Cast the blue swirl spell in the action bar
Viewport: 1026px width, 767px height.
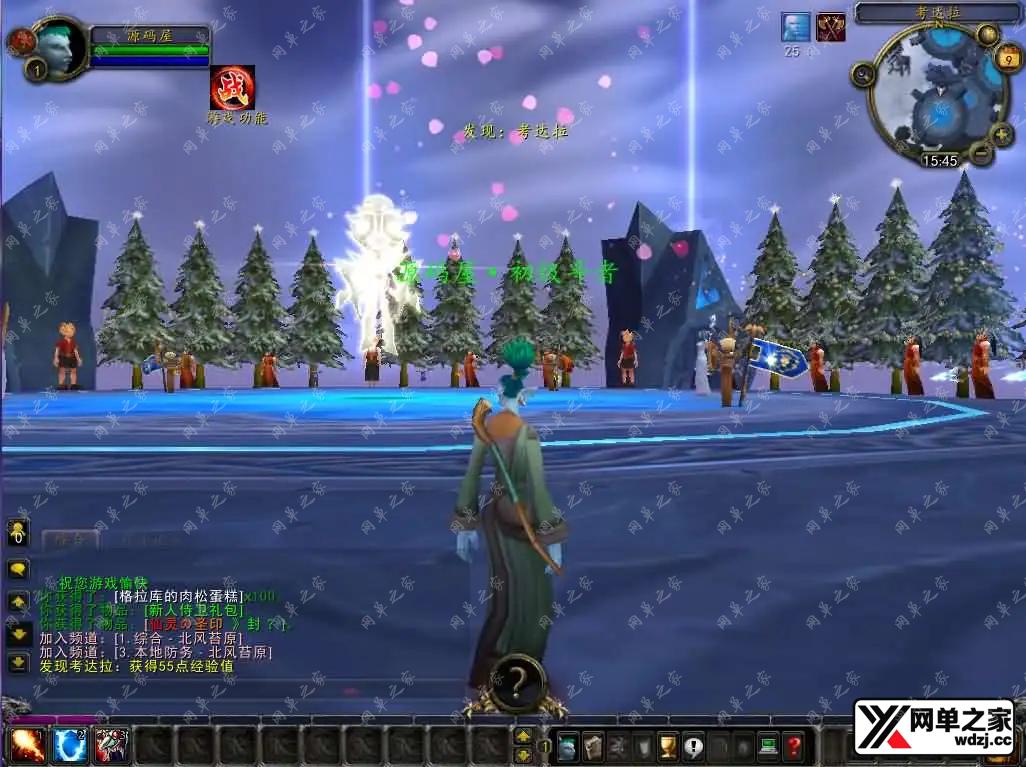click(69, 745)
